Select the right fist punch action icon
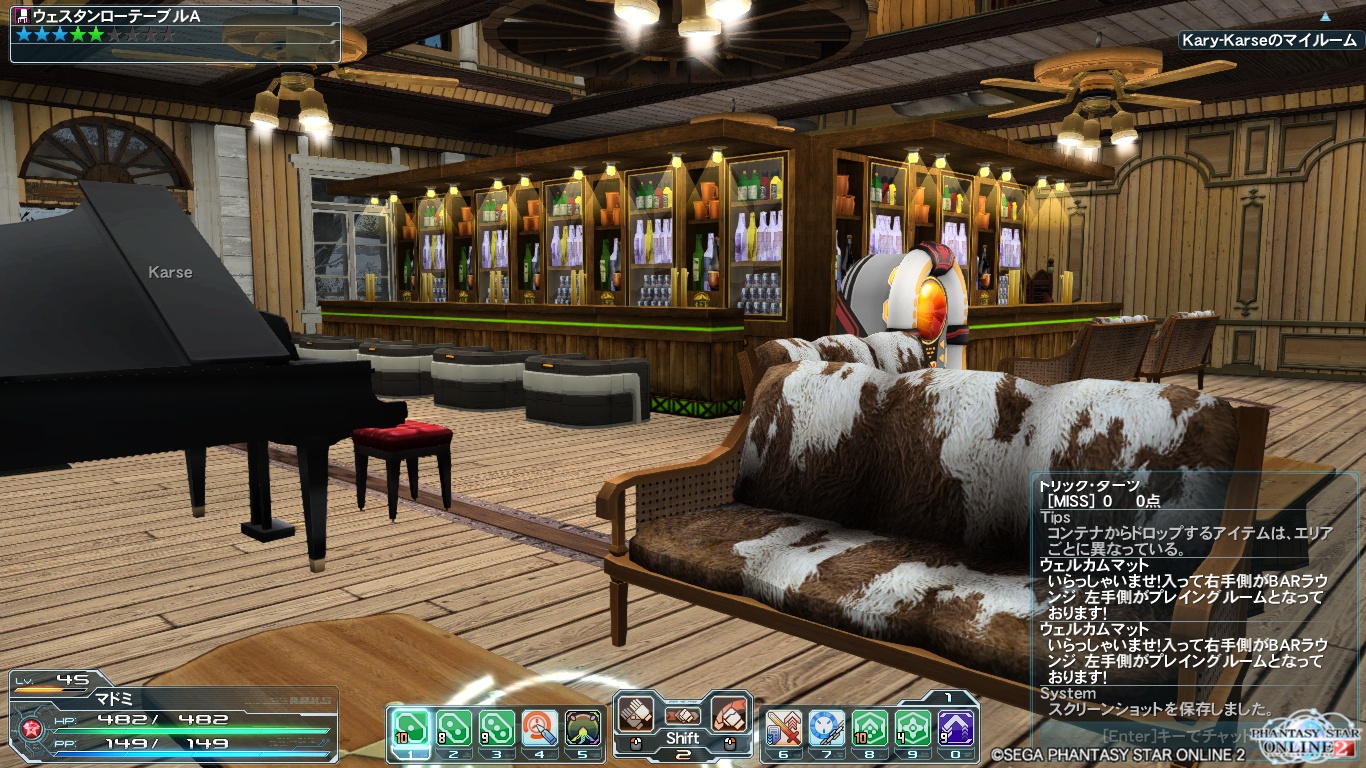 (x=730, y=714)
